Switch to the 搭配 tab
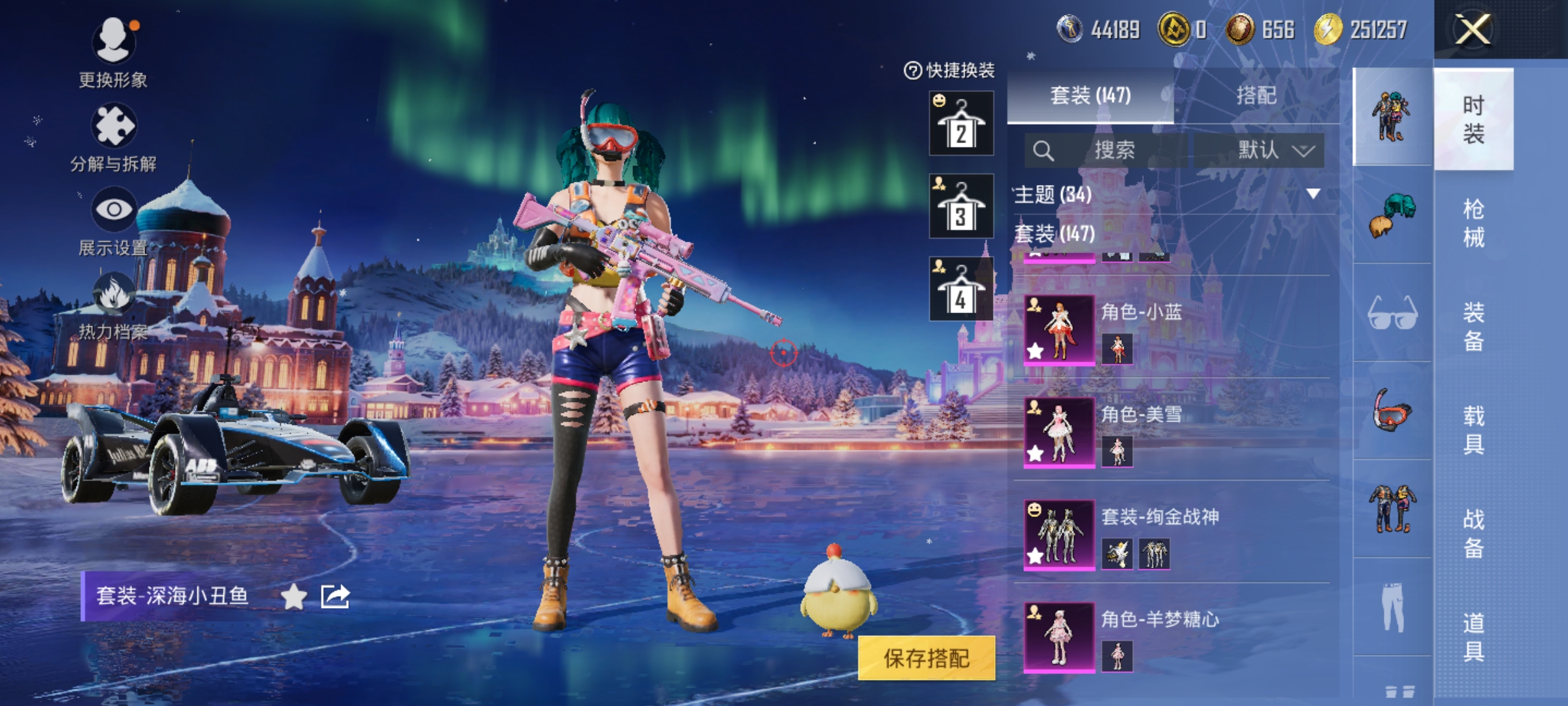The height and width of the screenshot is (706, 1568). coord(1256,95)
